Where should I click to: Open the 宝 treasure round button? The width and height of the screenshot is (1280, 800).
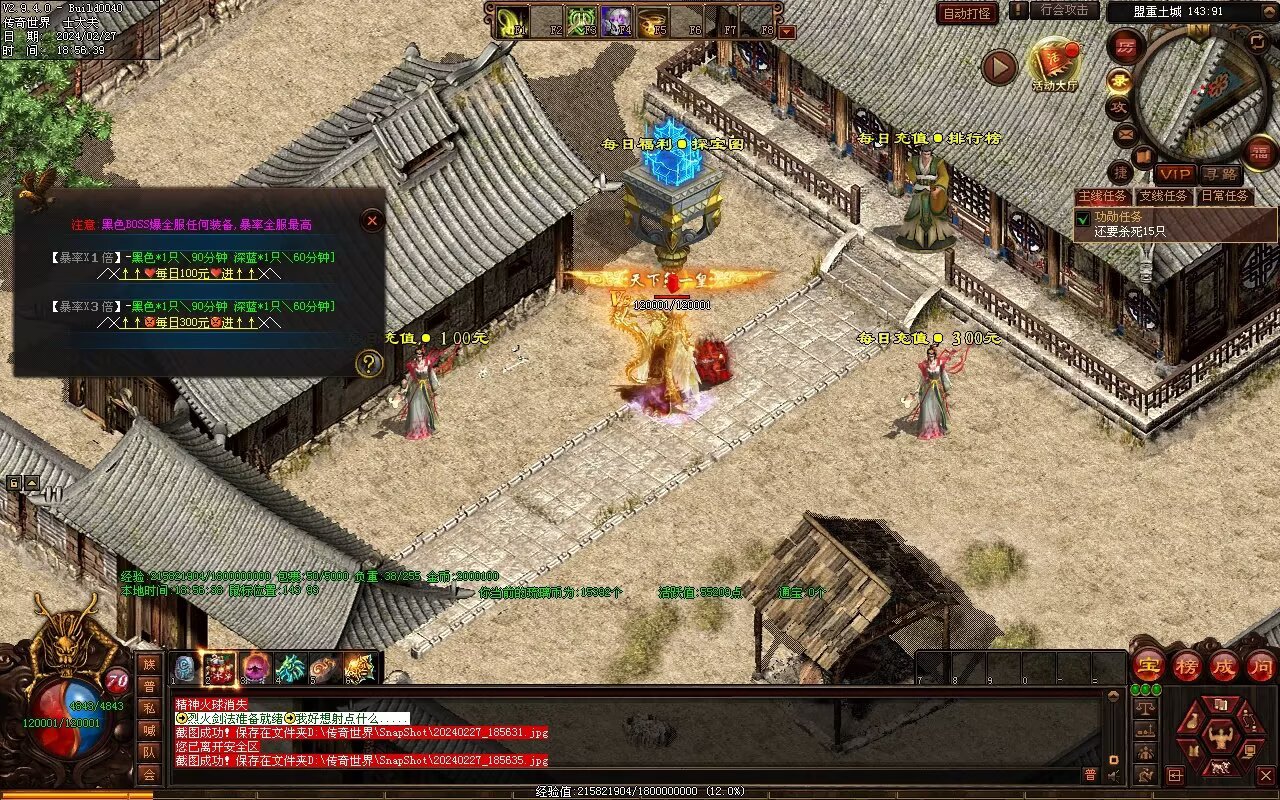(x=1148, y=665)
